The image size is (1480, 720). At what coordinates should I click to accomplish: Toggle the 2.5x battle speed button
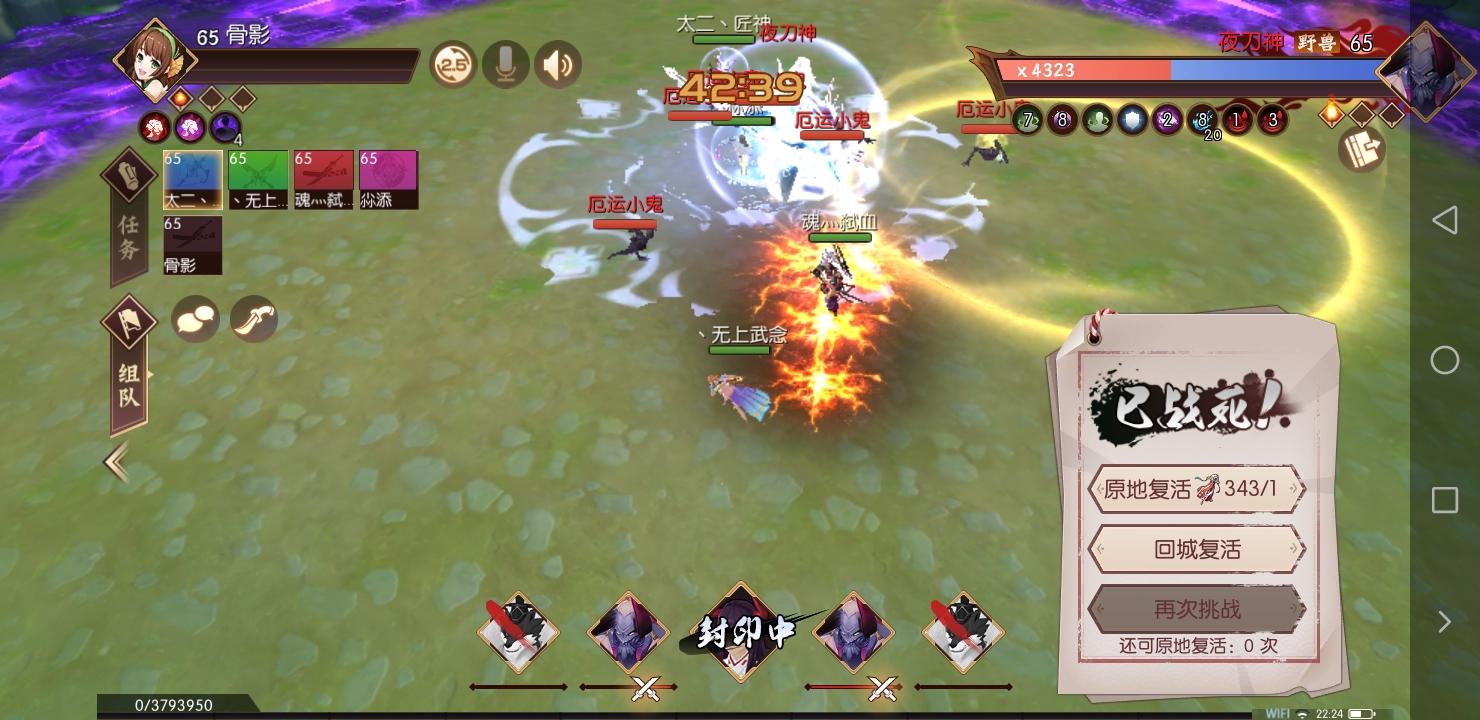tap(452, 63)
